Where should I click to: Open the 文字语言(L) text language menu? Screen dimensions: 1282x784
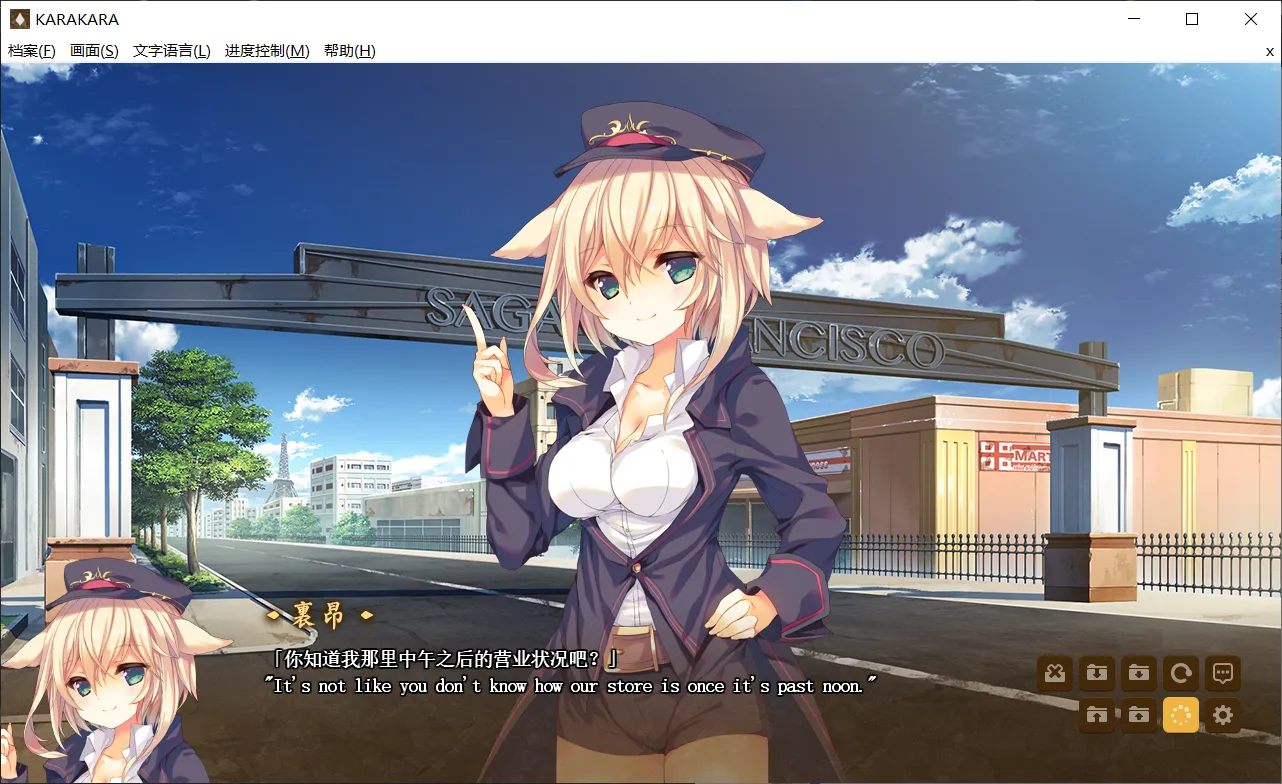pos(171,51)
